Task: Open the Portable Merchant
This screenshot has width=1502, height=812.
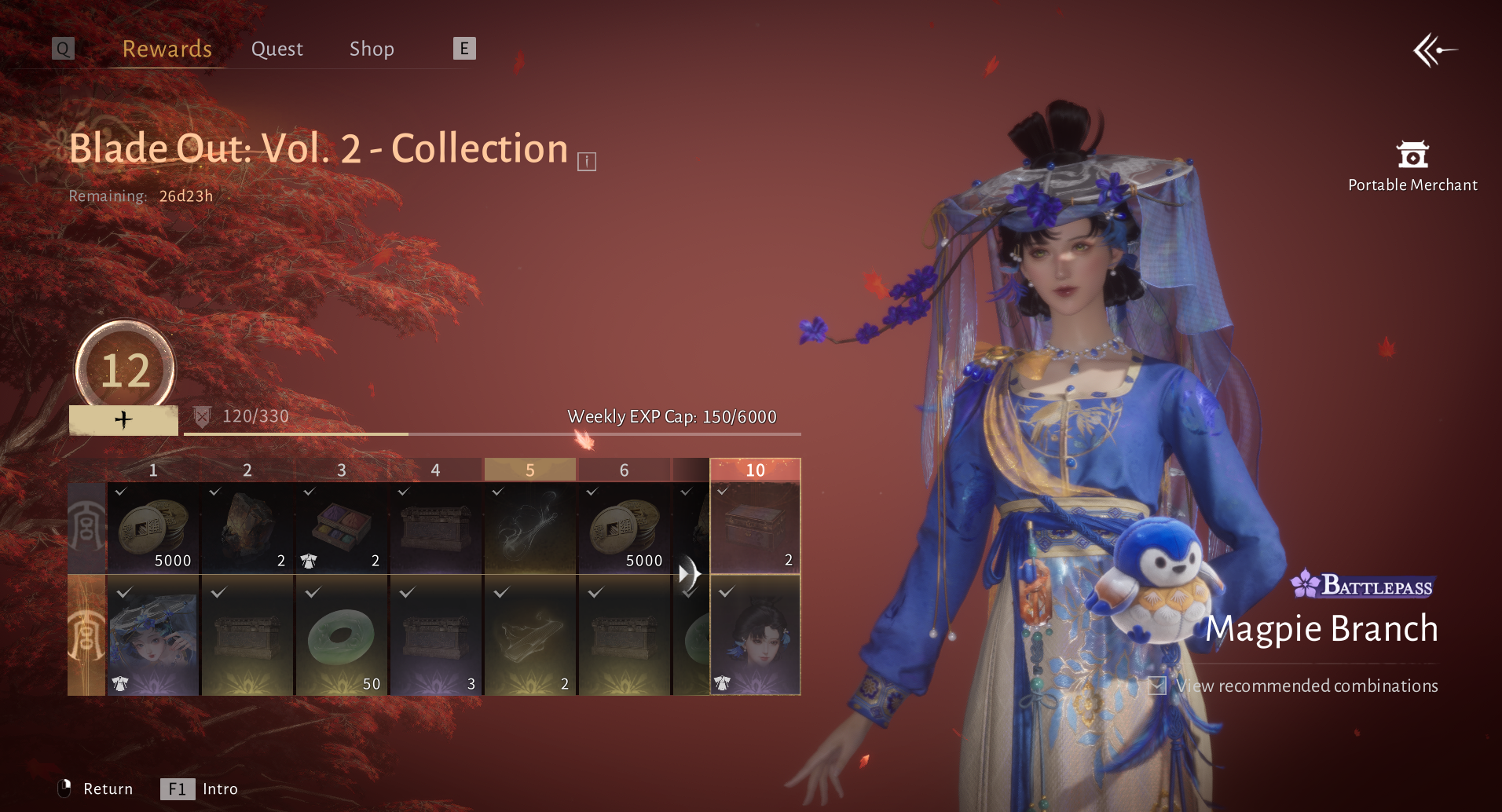Action: (1412, 166)
